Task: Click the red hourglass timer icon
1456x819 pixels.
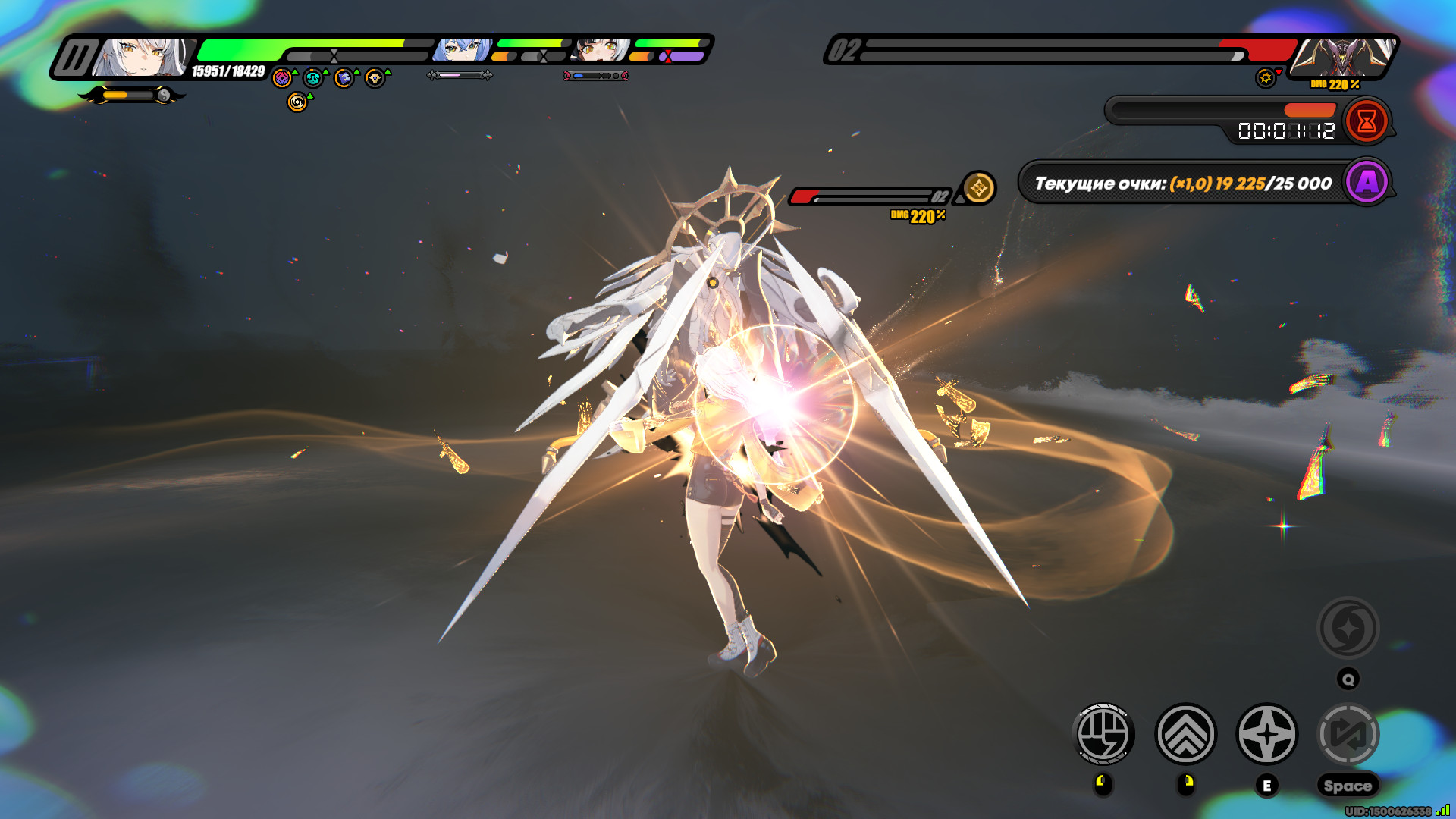Action: click(x=1367, y=121)
